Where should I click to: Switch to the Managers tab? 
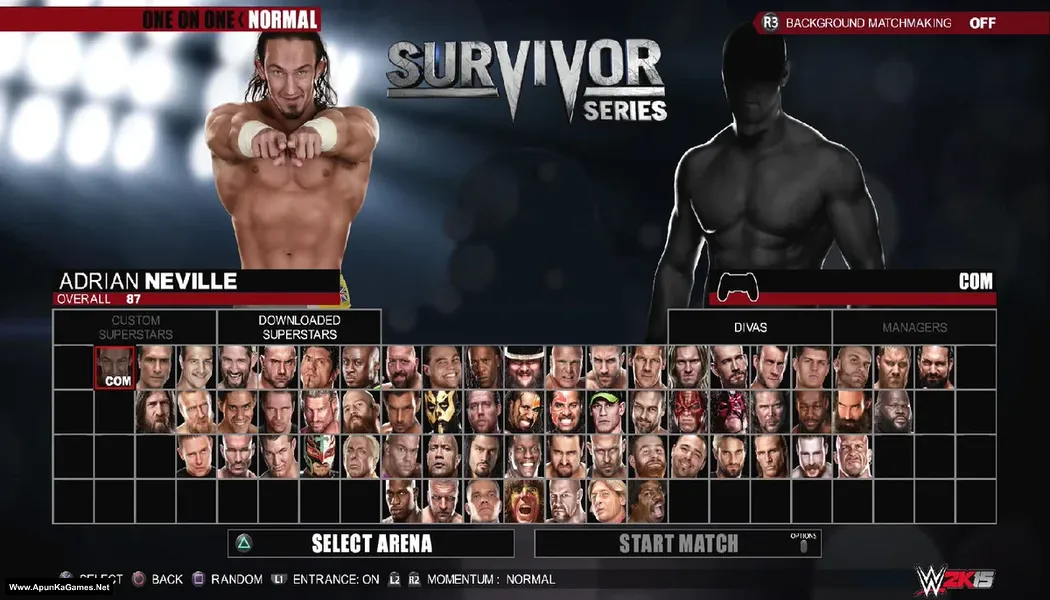[x=914, y=327]
